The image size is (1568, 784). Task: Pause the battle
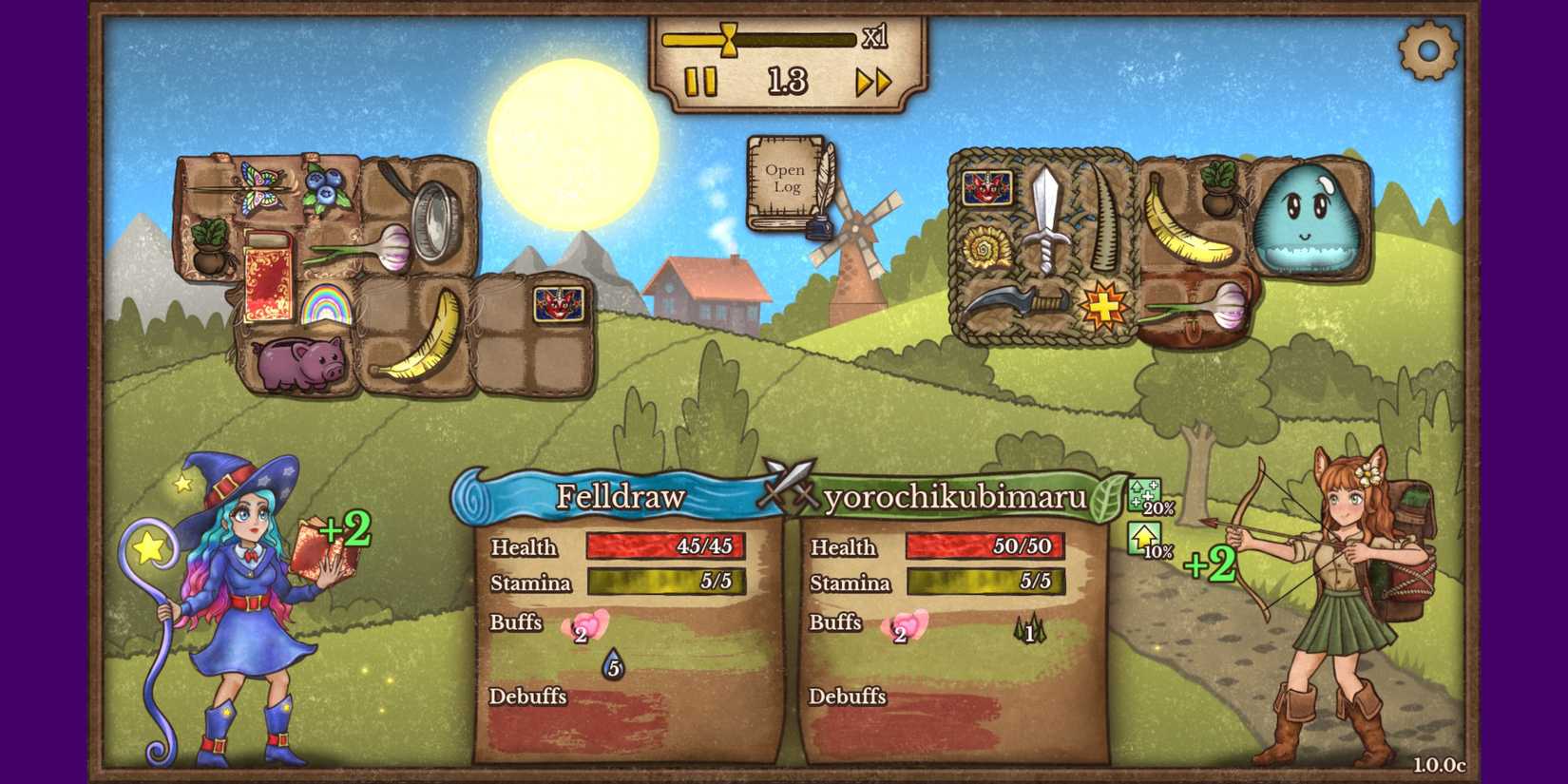point(700,82)
